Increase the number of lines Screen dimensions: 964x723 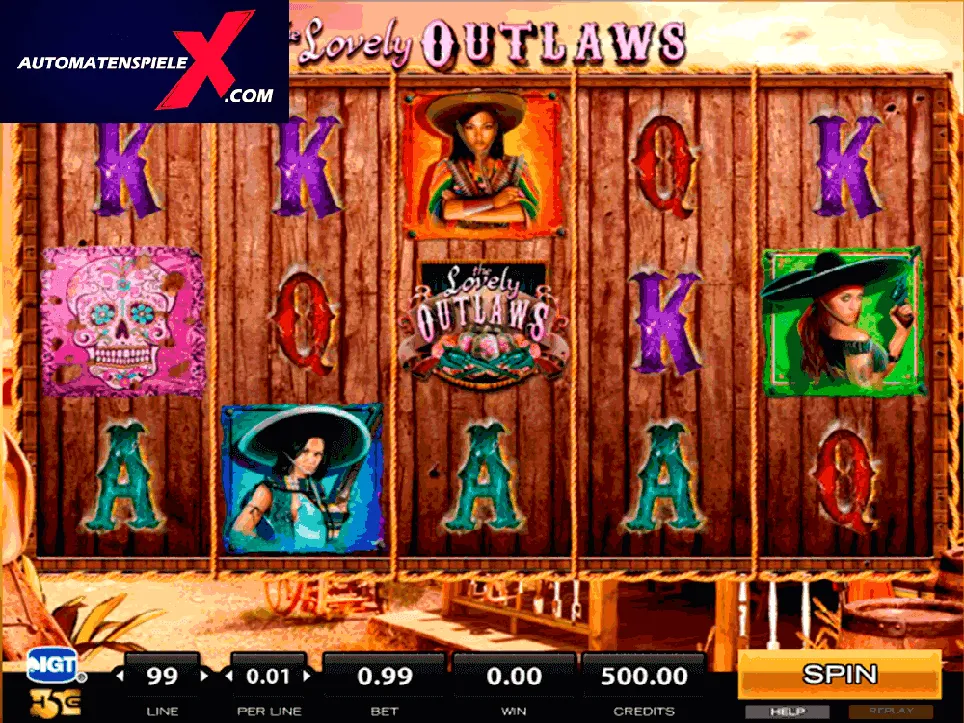[x=205, y=676]
